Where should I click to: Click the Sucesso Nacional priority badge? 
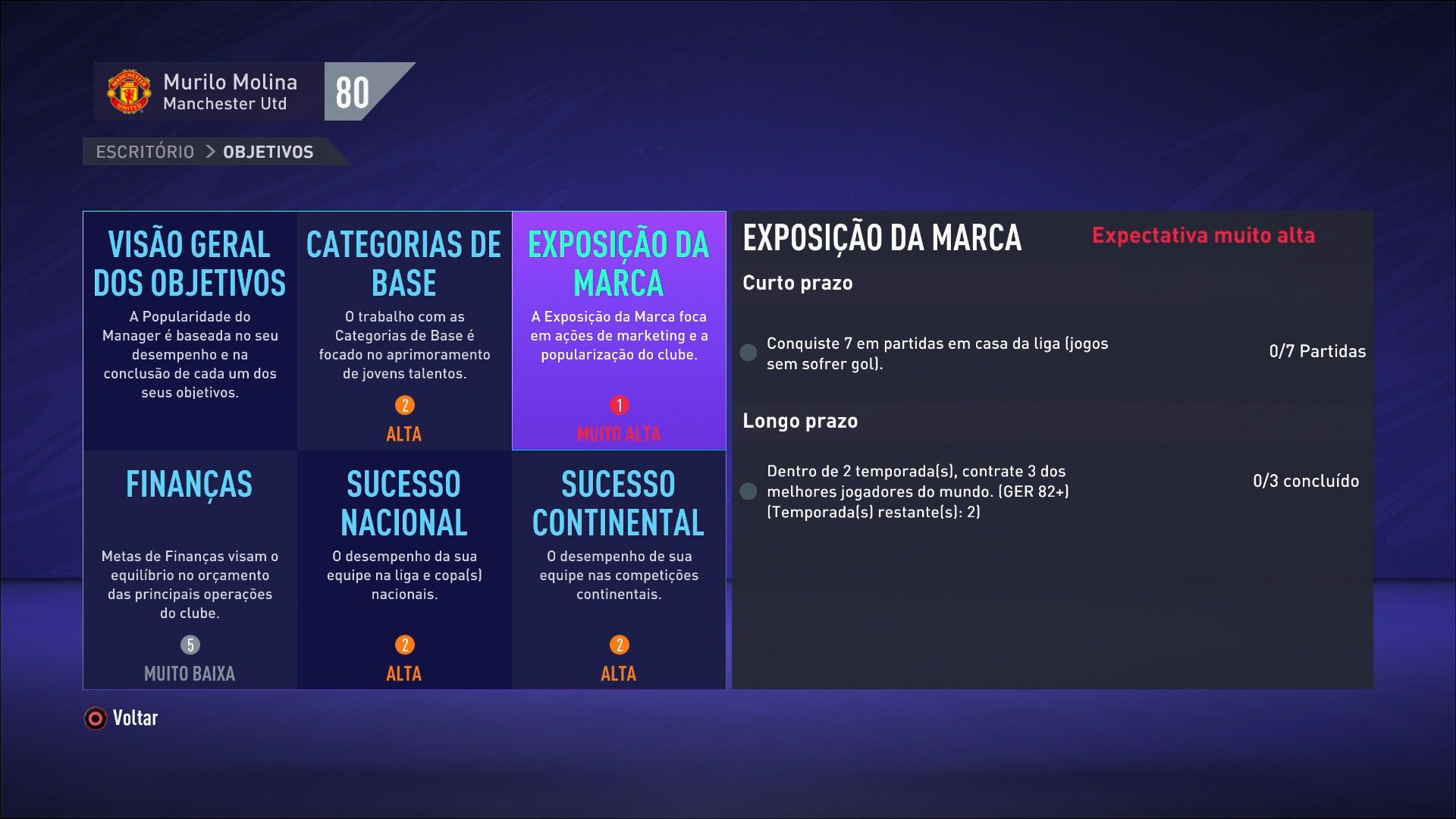tap(404, 645)
